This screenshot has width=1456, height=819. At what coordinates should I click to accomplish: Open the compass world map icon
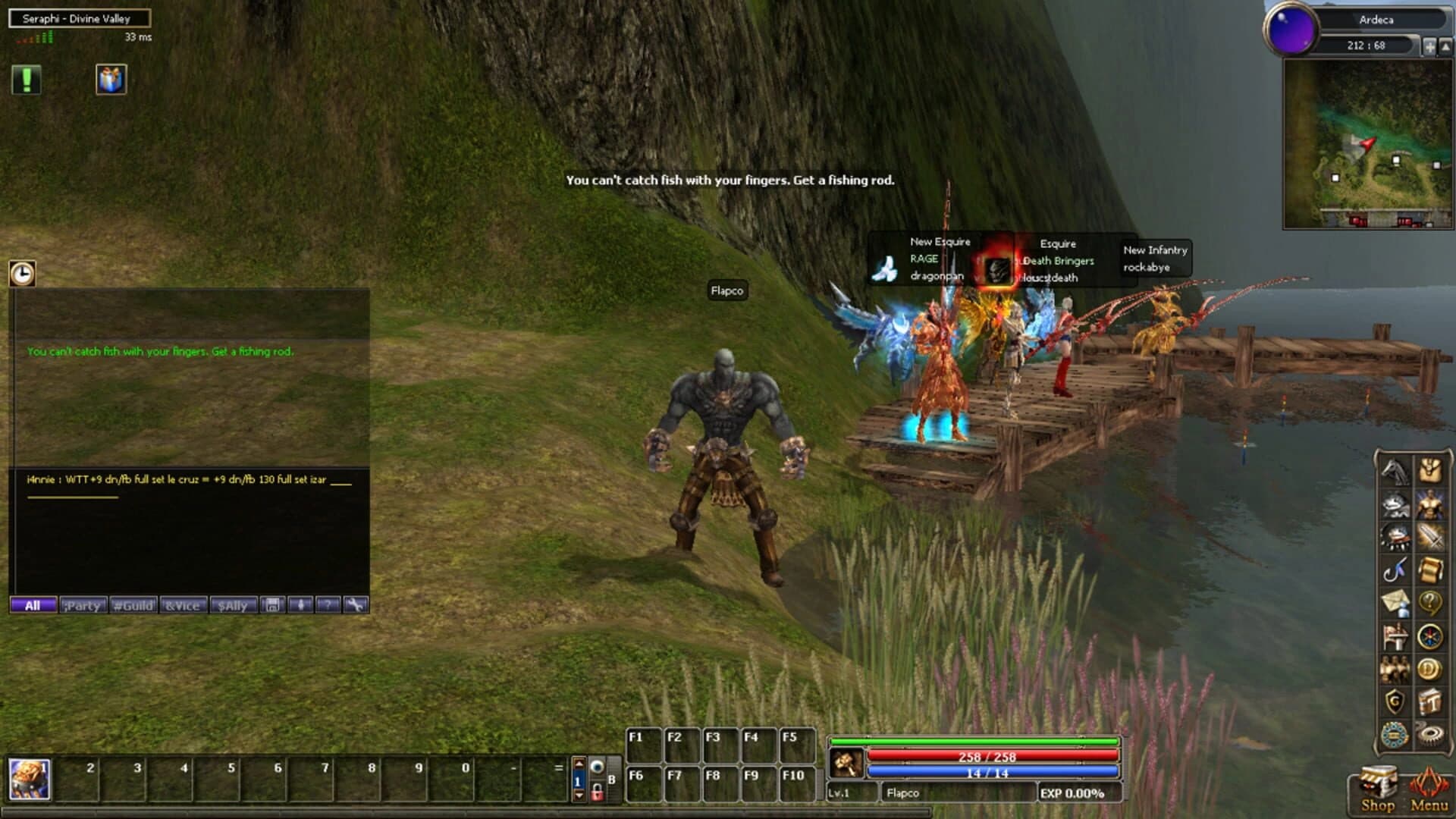1430,635
